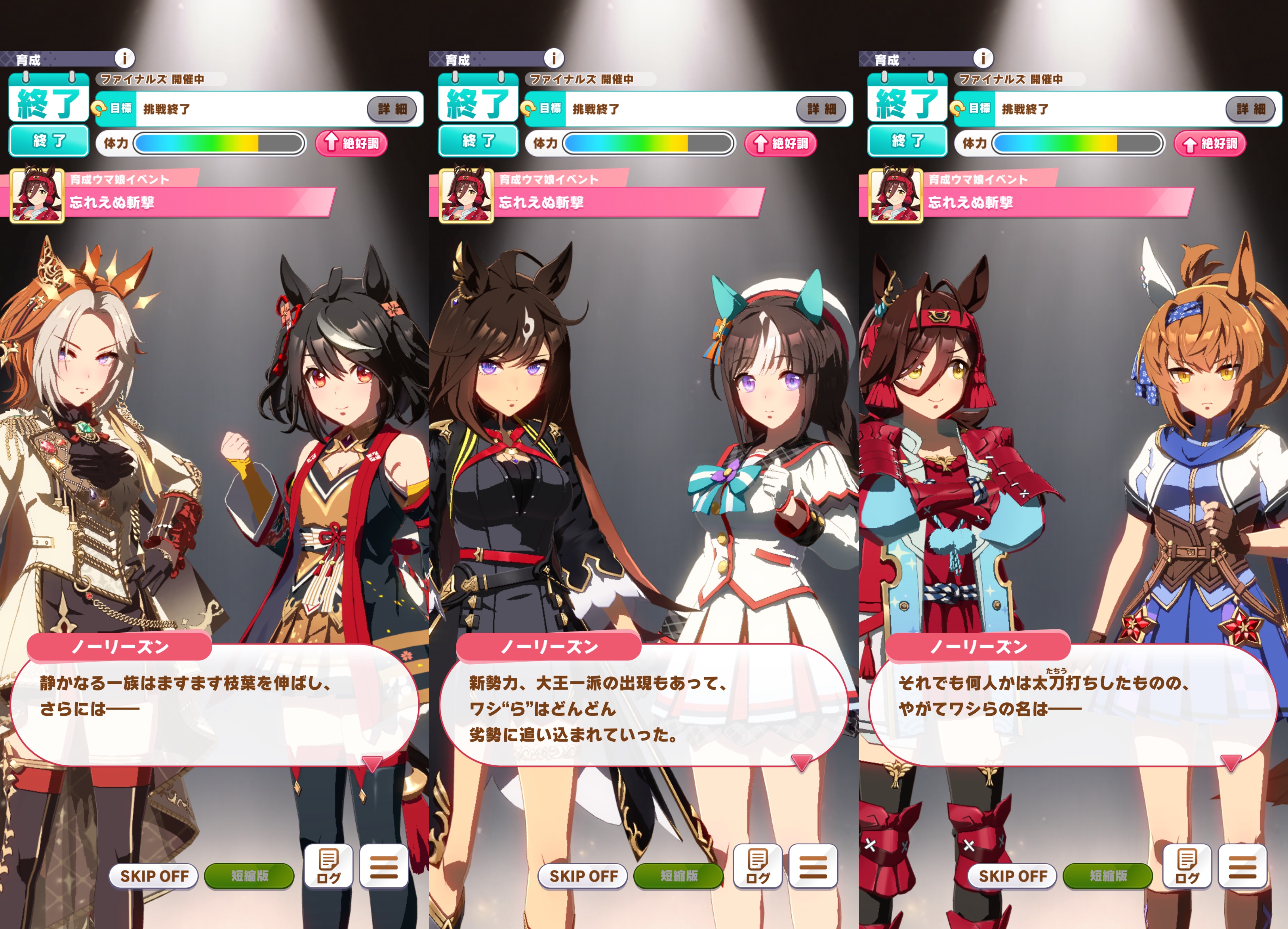Screen dimensions: 1288x929
Task: Toggle SKIP OFF under the それでも何人かは dialogue
Action: coord(1012,875)
